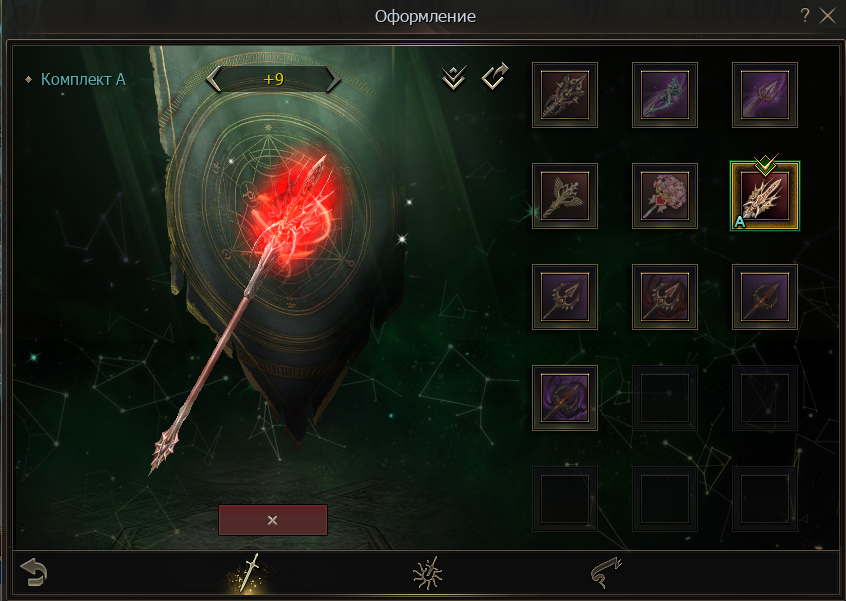
Task: Select the Комплект А set label
Action: 83,79
